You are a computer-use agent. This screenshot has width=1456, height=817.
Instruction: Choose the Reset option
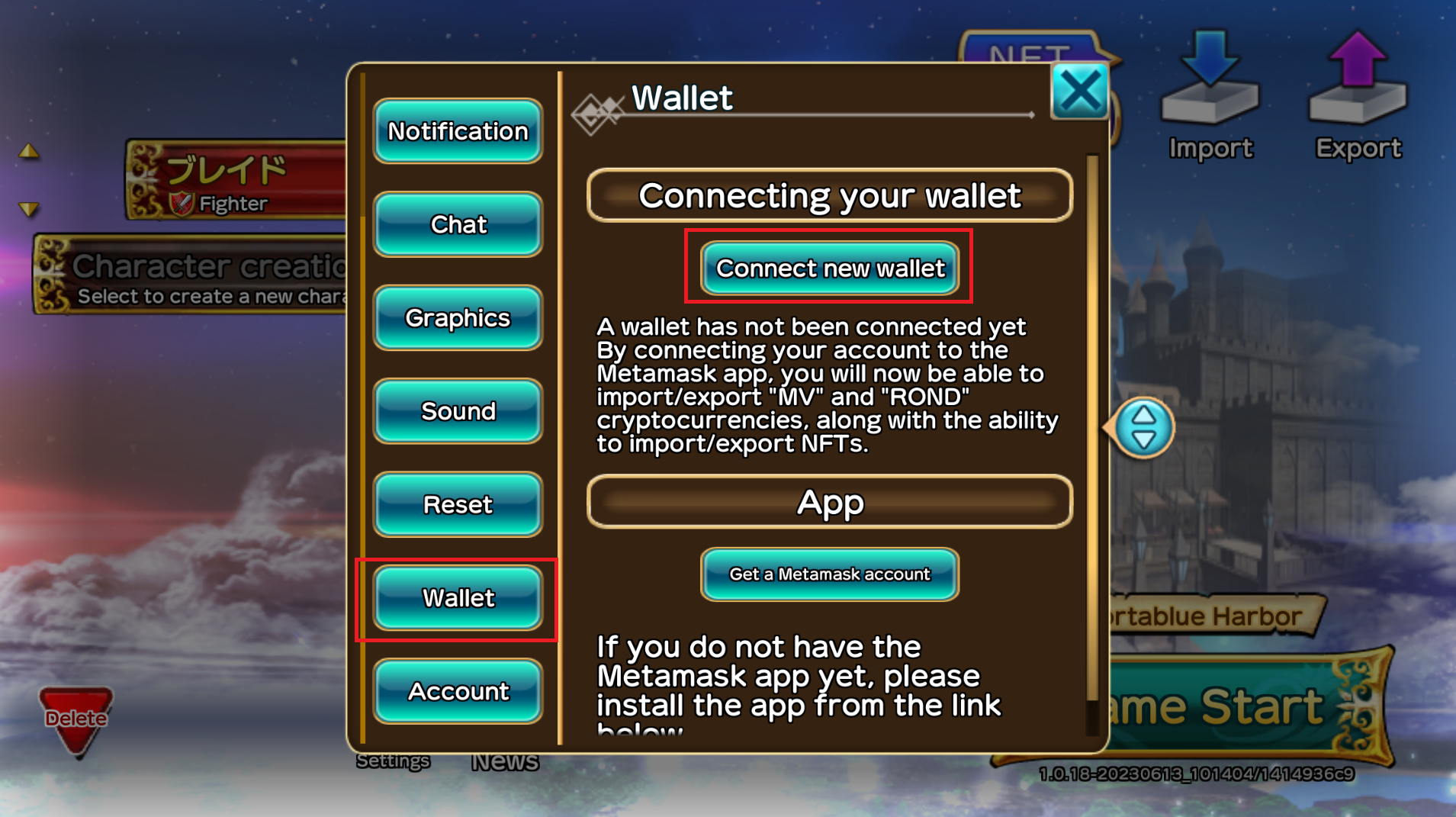[x=458, y=504]
